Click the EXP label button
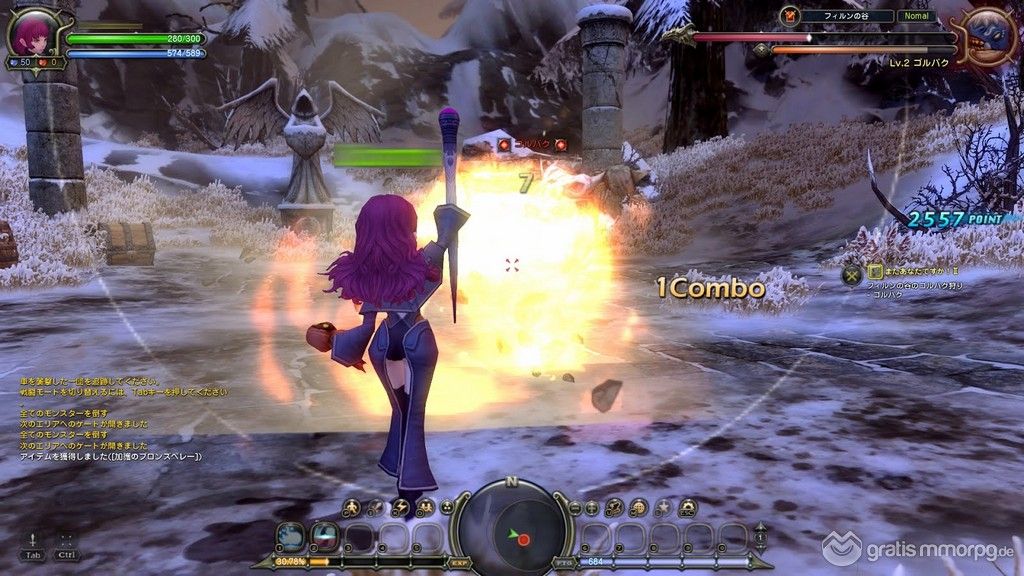The width and height of the screenshot is (1024, 576). 459,564
